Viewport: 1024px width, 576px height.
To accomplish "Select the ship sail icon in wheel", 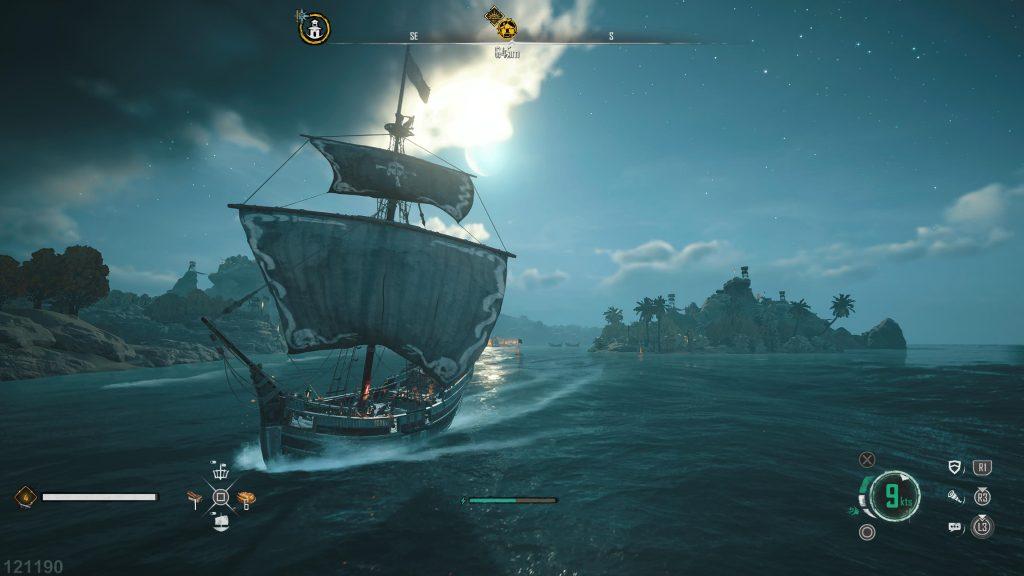I will [x=221, y=522].
